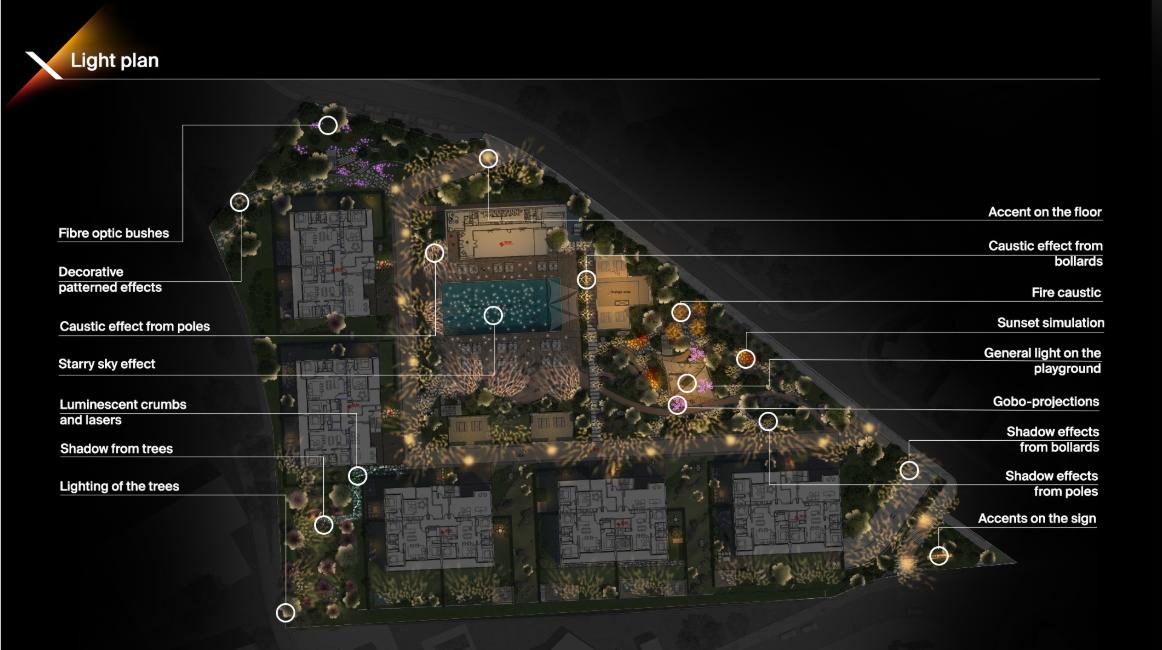This screenshot has width=1162, height=650.
Task: Click the Sunset simulation label
Action: point(1050,323)
